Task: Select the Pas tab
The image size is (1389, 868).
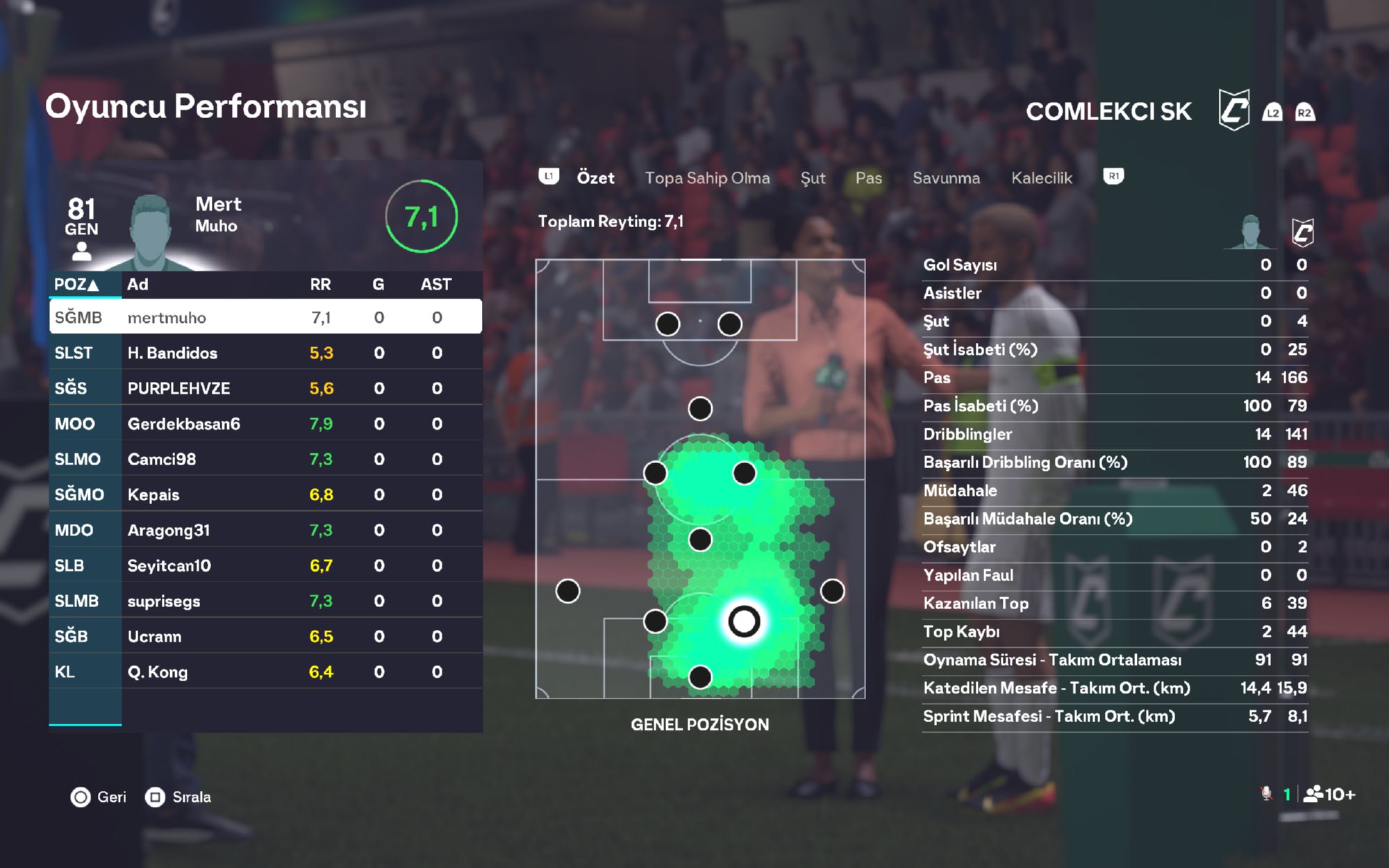Action: coord(868,178)
